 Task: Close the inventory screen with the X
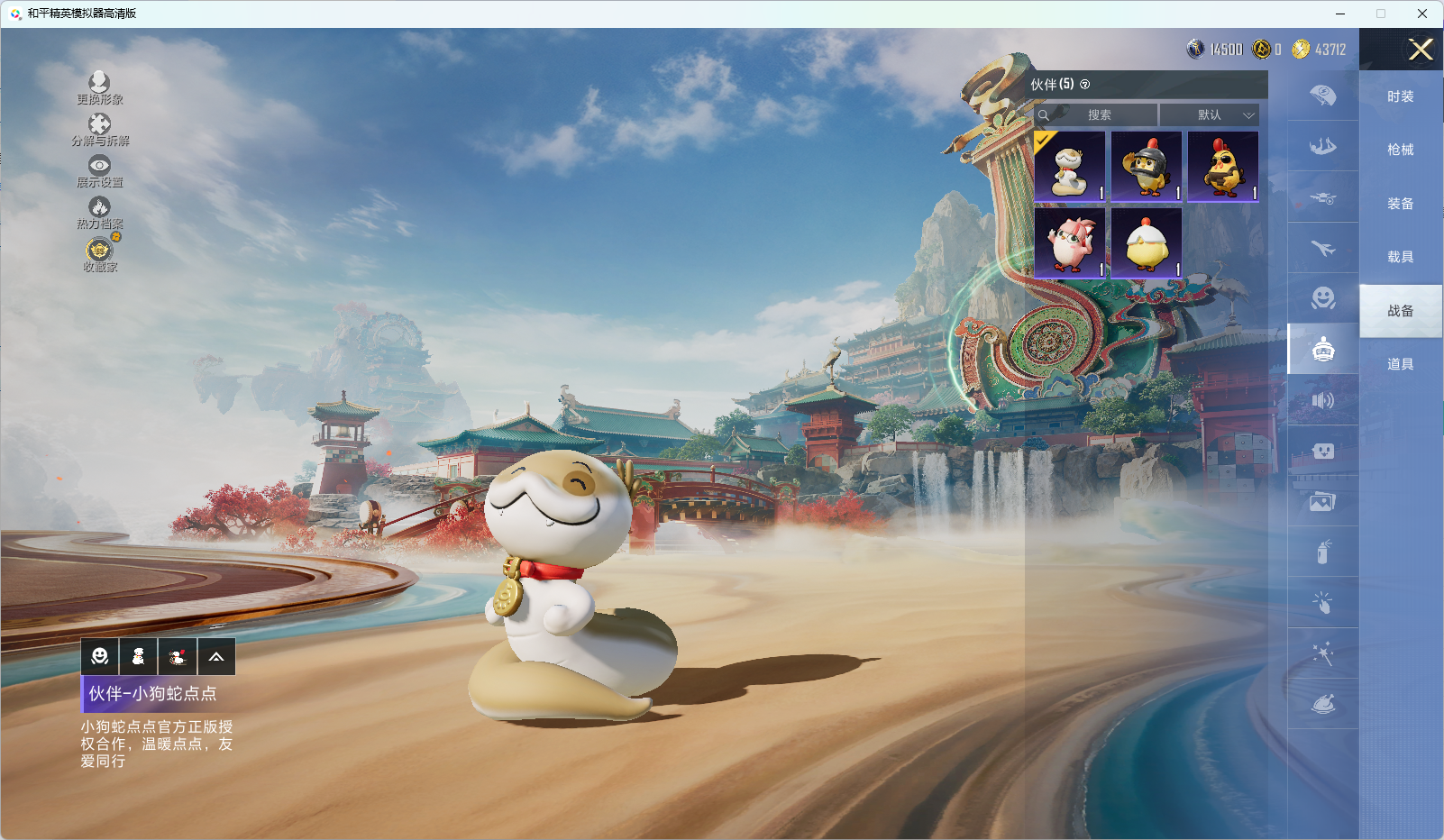pos(1421,50)
